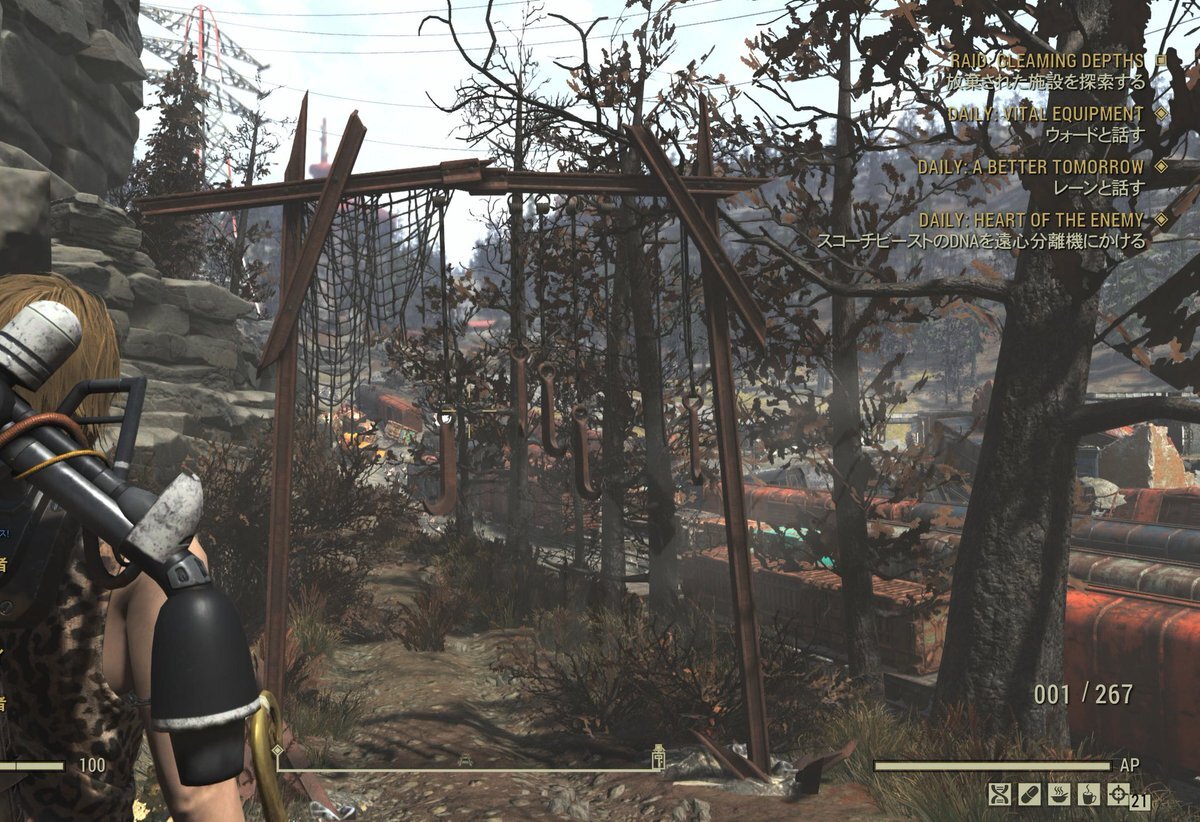Open the Daily: Vital Equipment objective
1200x822 pixels.
pyautogui.click(x=1045, y=114)
